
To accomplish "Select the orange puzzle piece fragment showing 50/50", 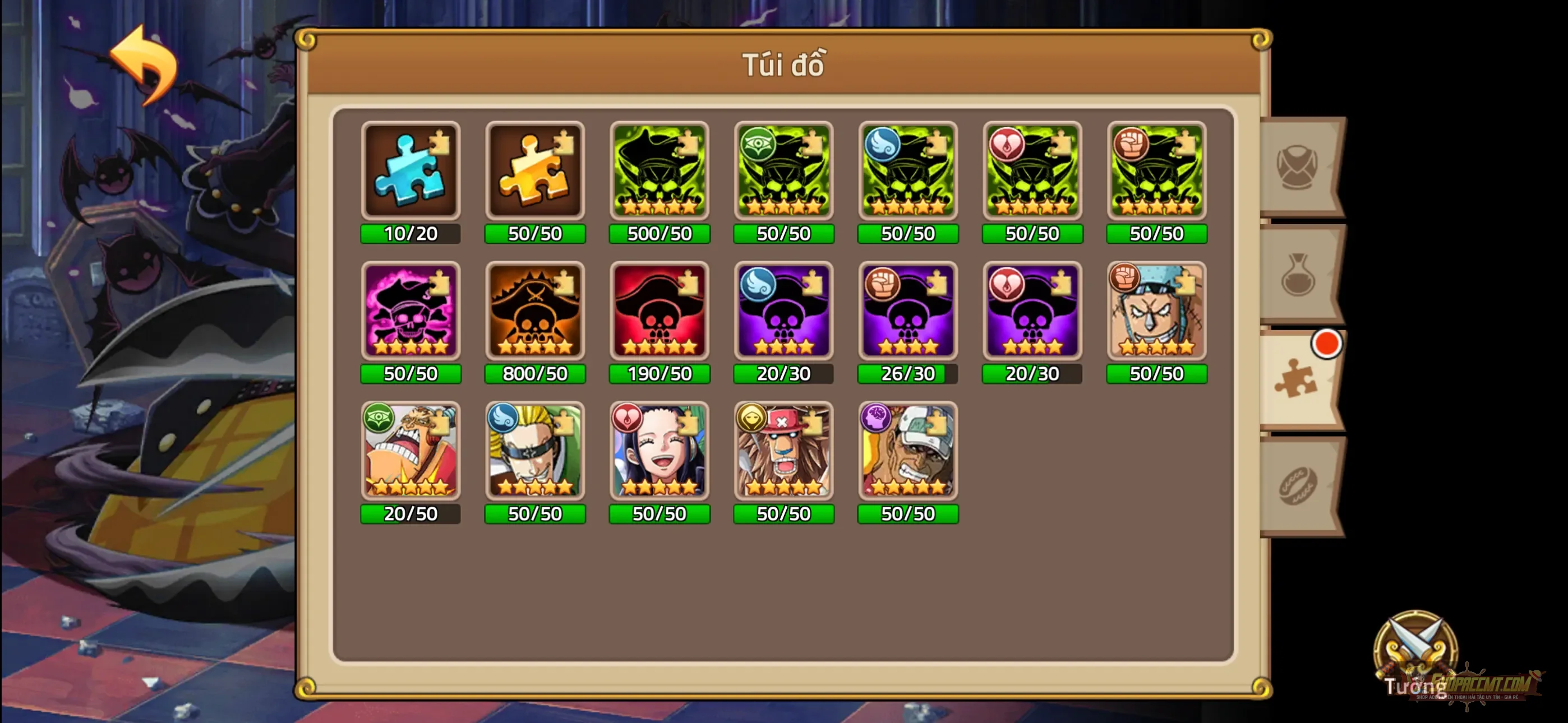I will (x=535, y=170).
